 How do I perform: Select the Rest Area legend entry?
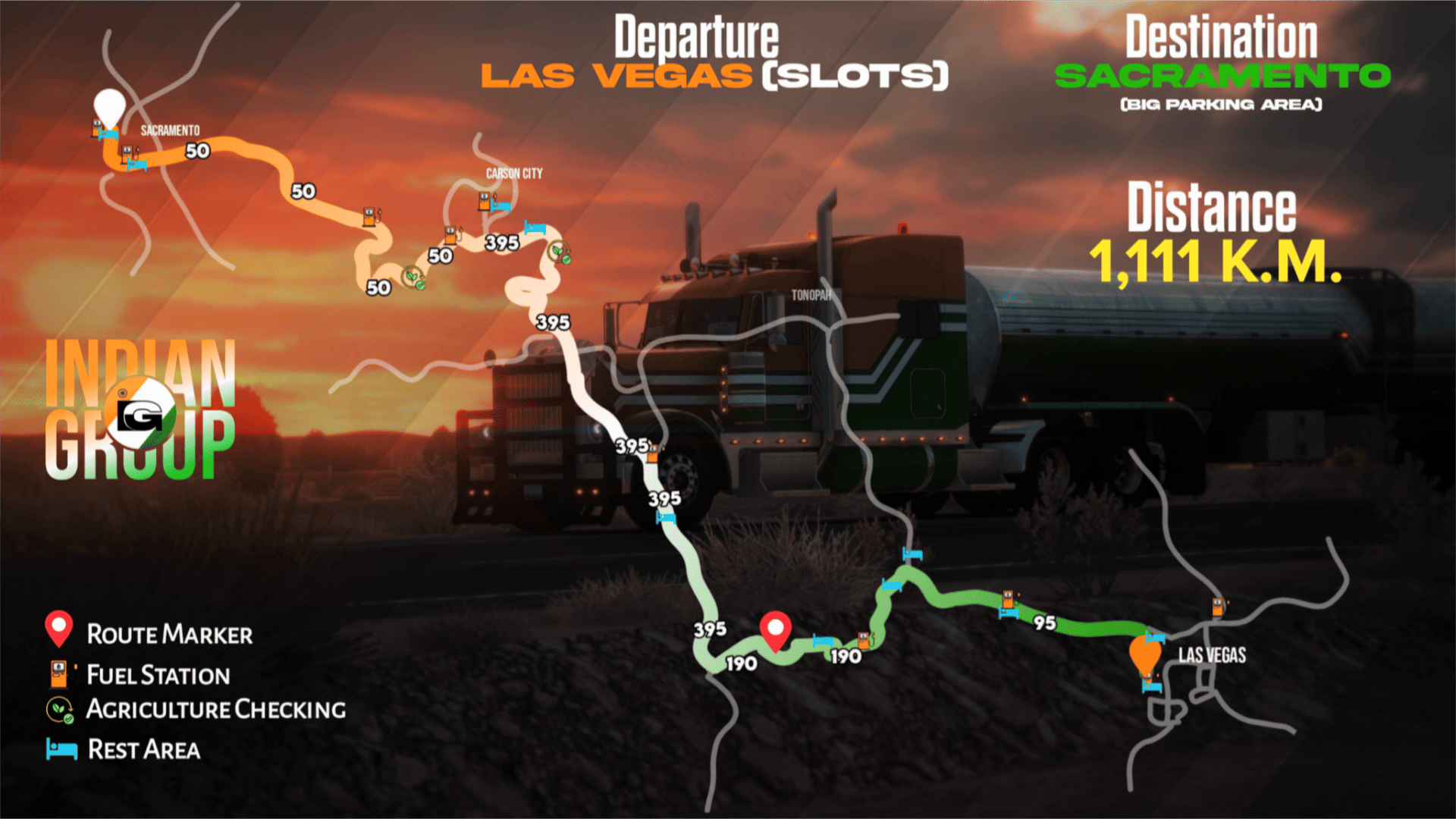coord(123,749)
